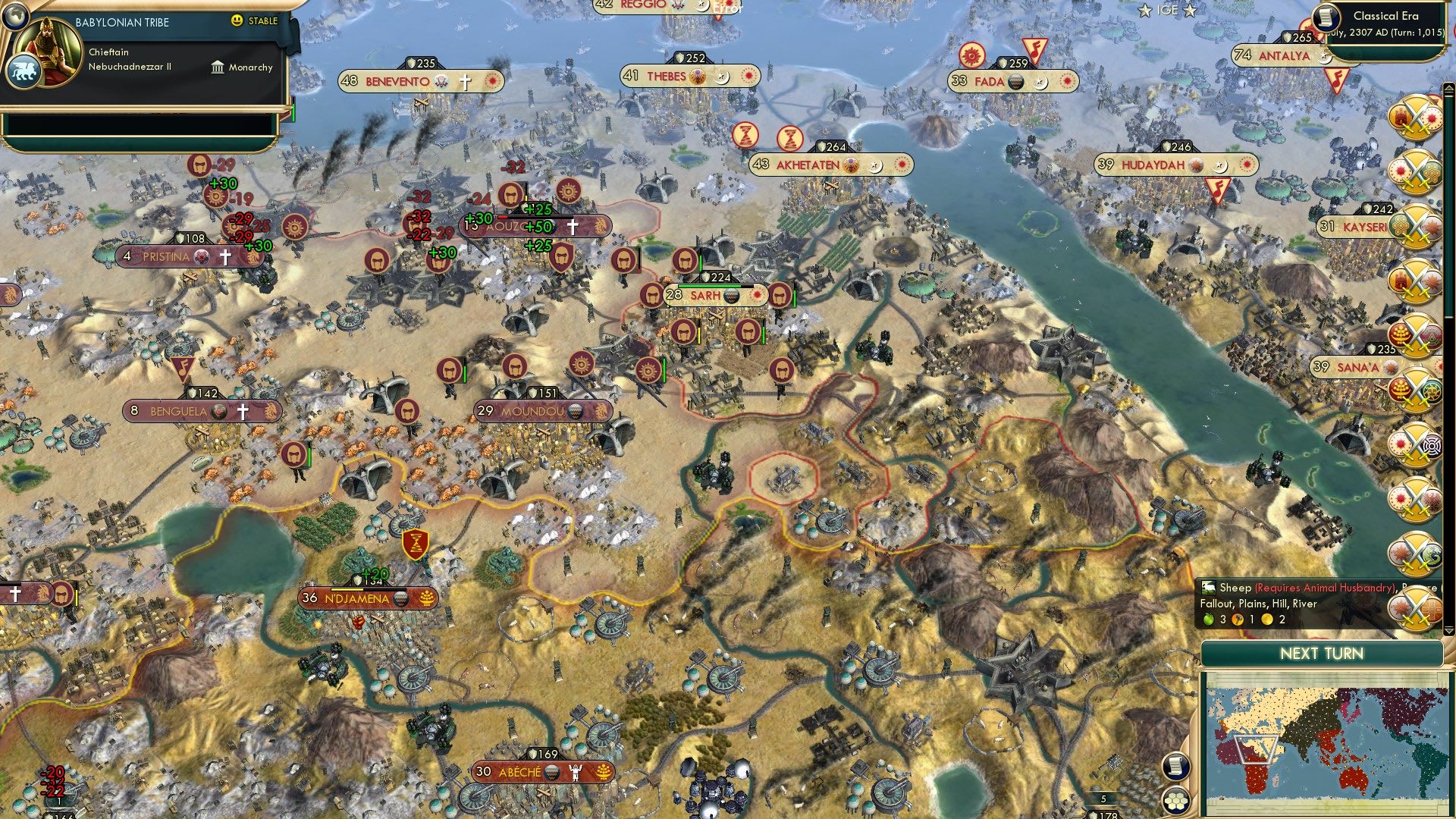Click the Monarchy government icon
1456x819 pixels.
click(218, 67)
